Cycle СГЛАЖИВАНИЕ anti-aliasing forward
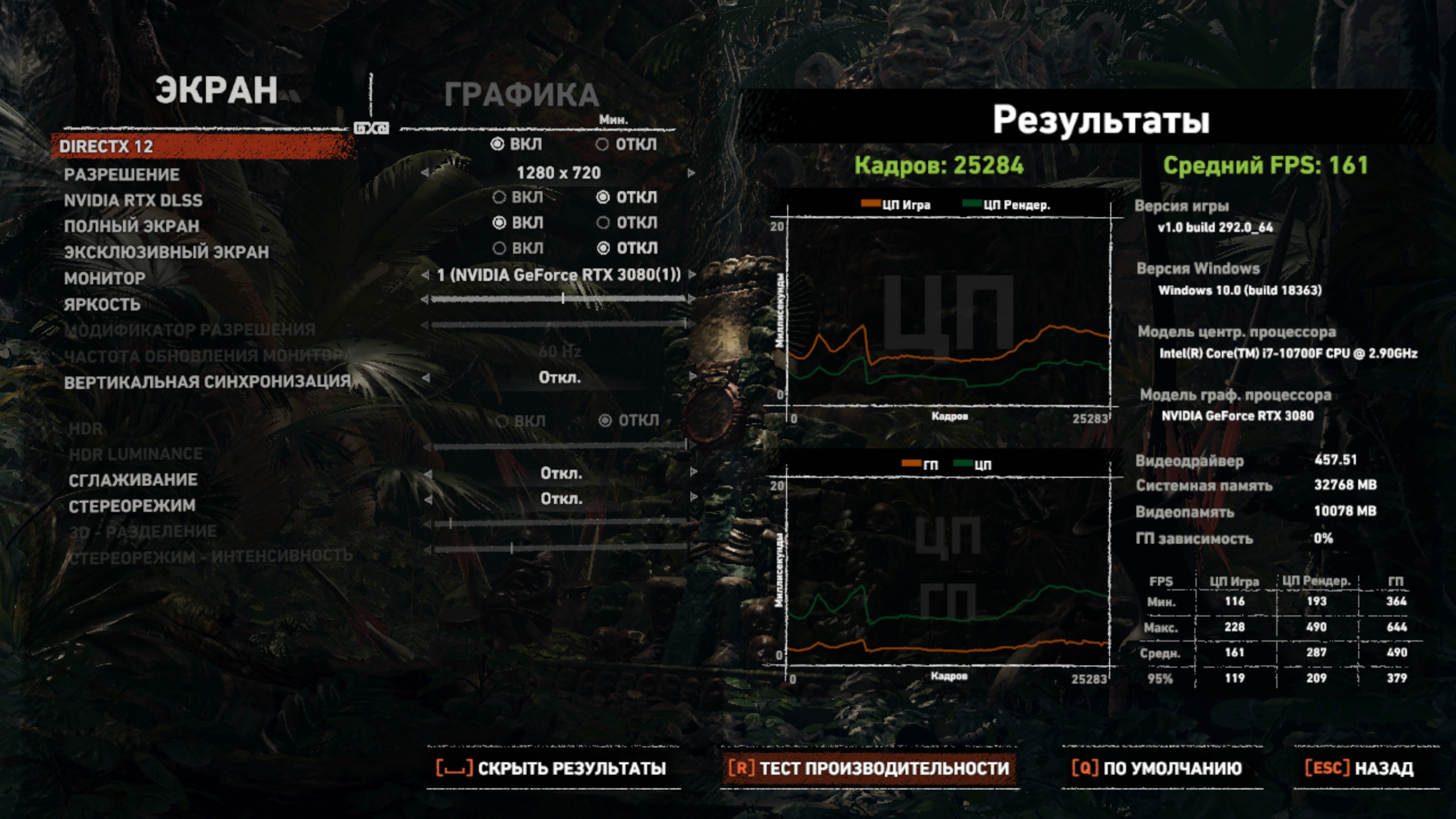Screen dimensions: 1456x819 (x=693, y=472)
